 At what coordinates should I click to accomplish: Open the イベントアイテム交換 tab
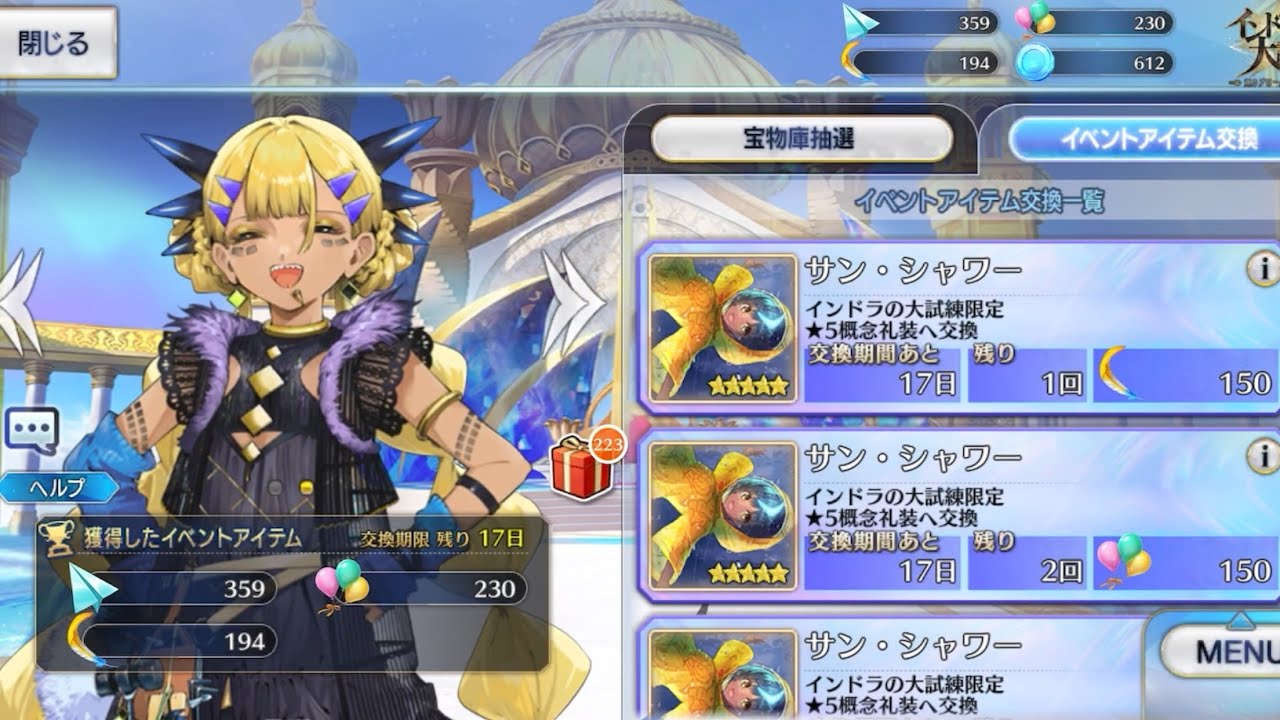(x=1145, y=138)
